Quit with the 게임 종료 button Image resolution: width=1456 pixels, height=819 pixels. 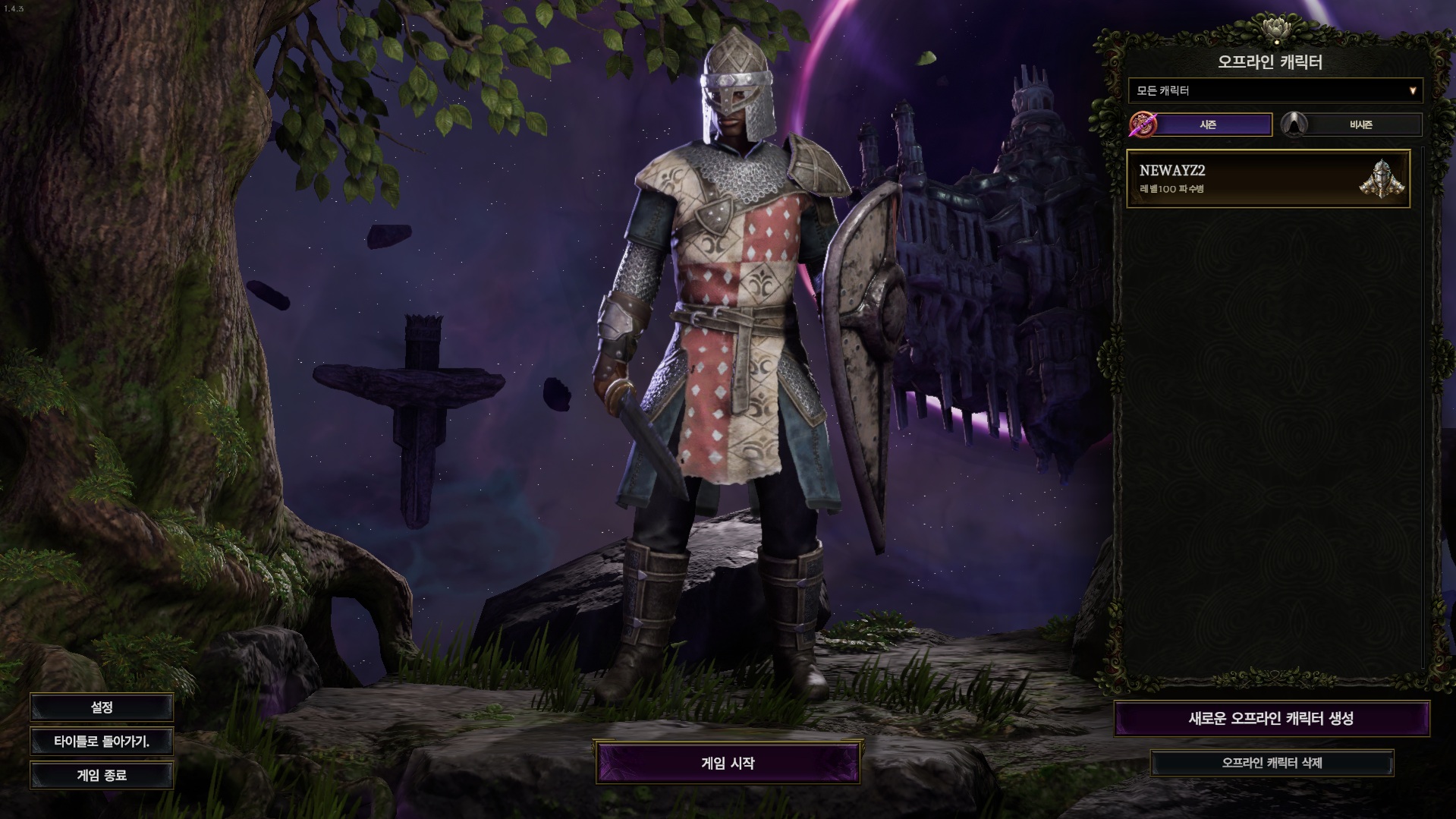[102, 776]
